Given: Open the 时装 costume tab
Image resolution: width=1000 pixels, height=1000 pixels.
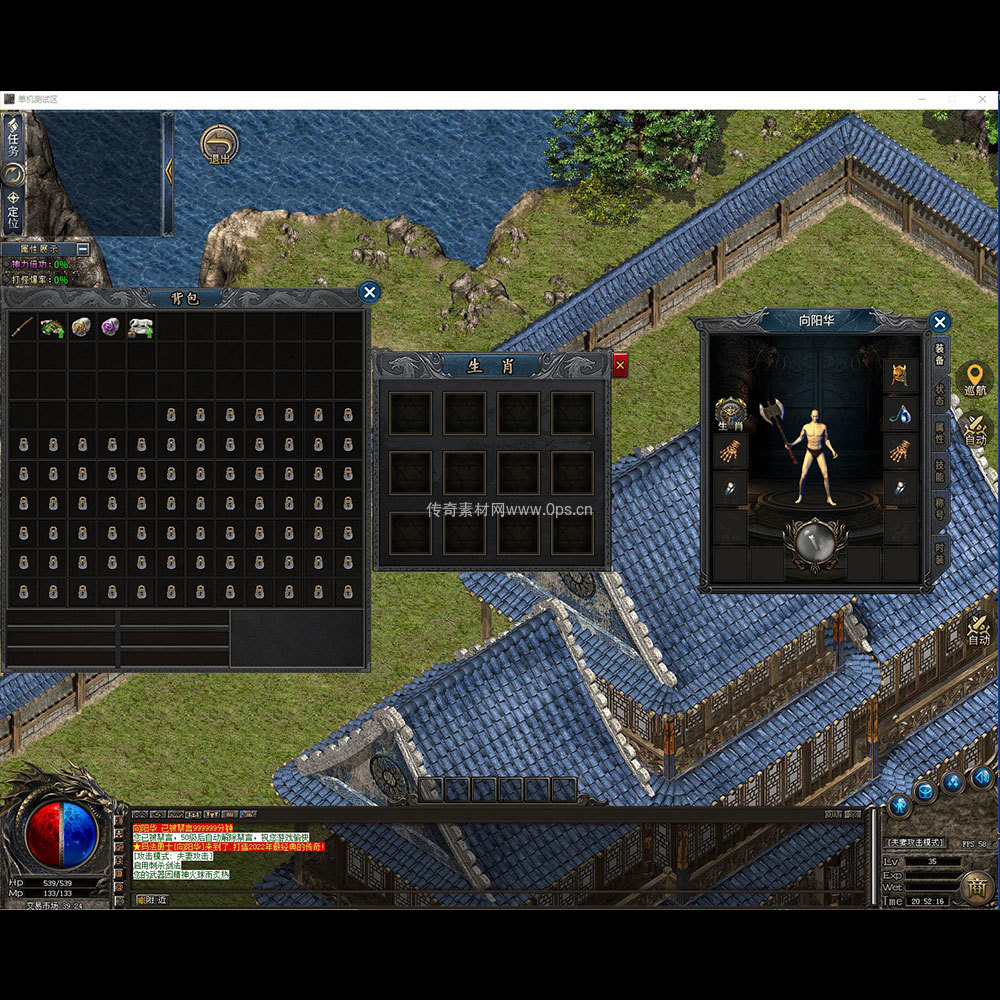Looking at the screenshot, I should (x=940, y=552).
